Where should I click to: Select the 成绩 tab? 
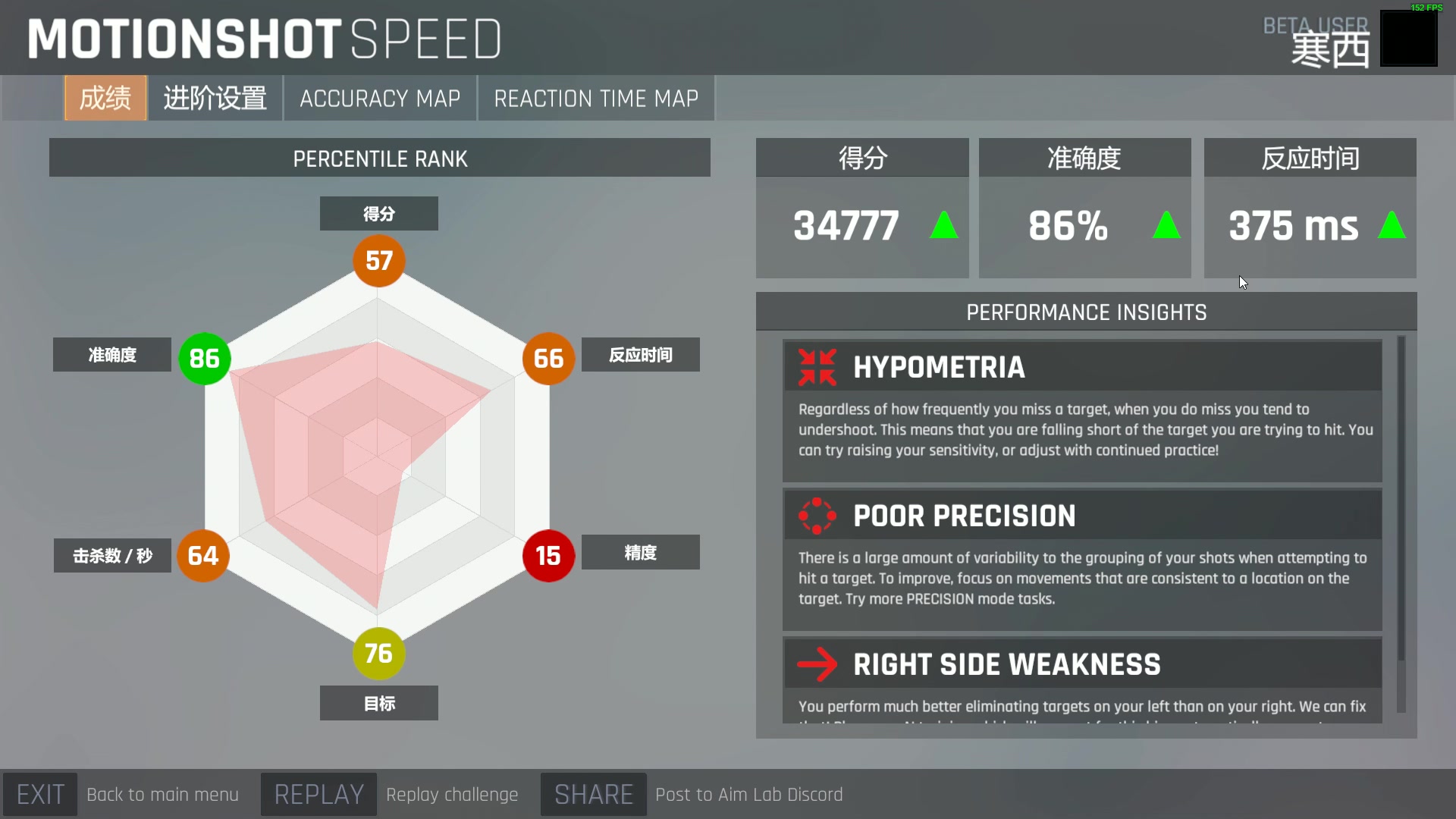pos(105,98)
